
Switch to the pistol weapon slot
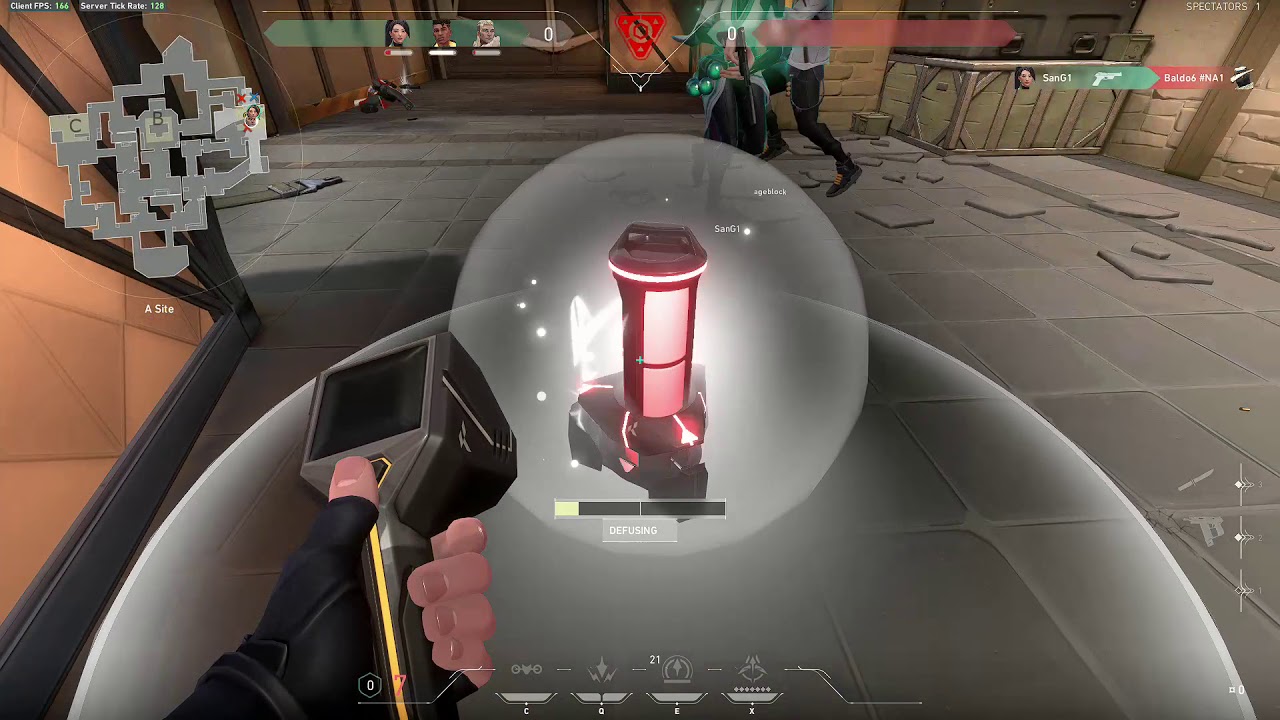[x=1210, y=530]
